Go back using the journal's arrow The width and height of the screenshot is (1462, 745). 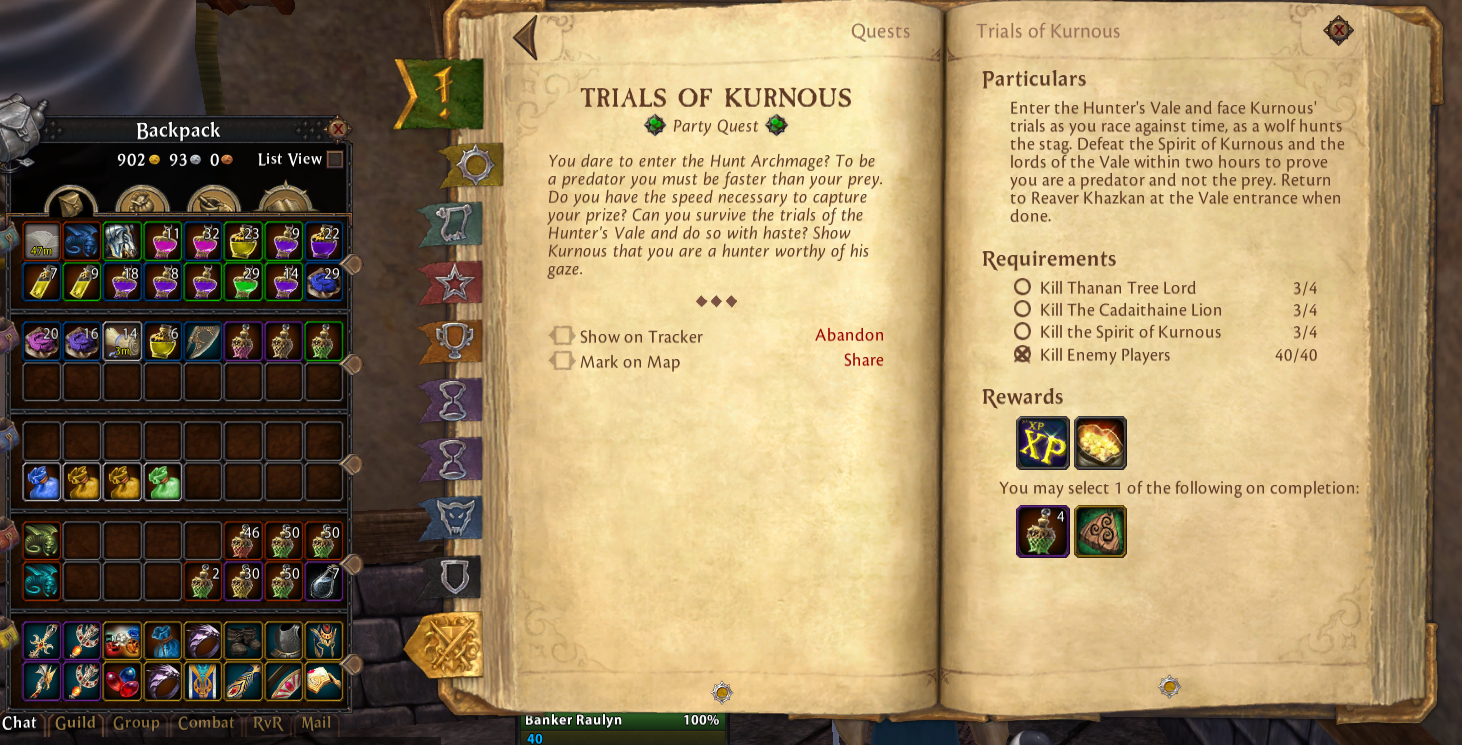(525, 38)
